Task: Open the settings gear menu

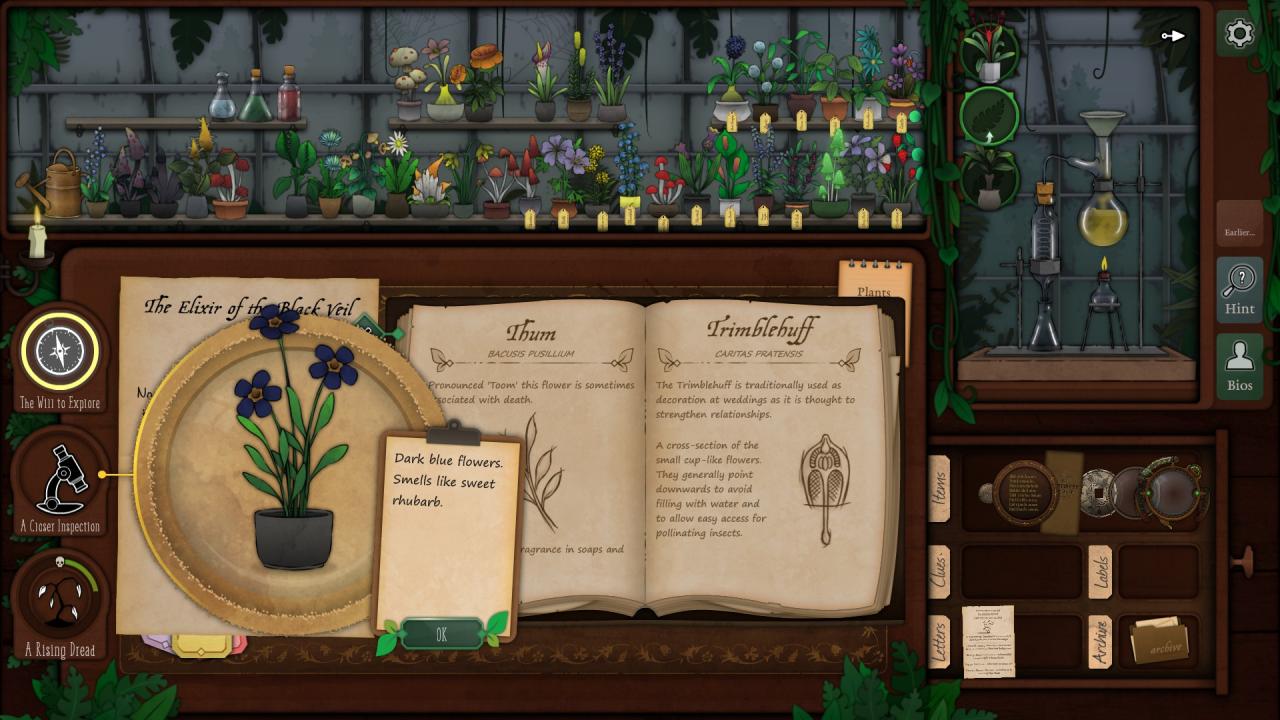Action: [1239, 34]
